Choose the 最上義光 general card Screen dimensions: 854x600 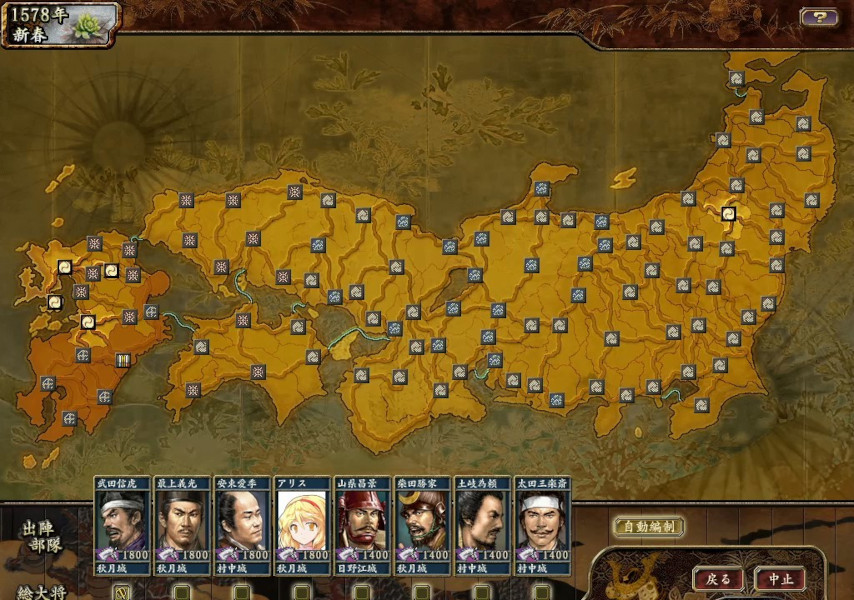182,525
